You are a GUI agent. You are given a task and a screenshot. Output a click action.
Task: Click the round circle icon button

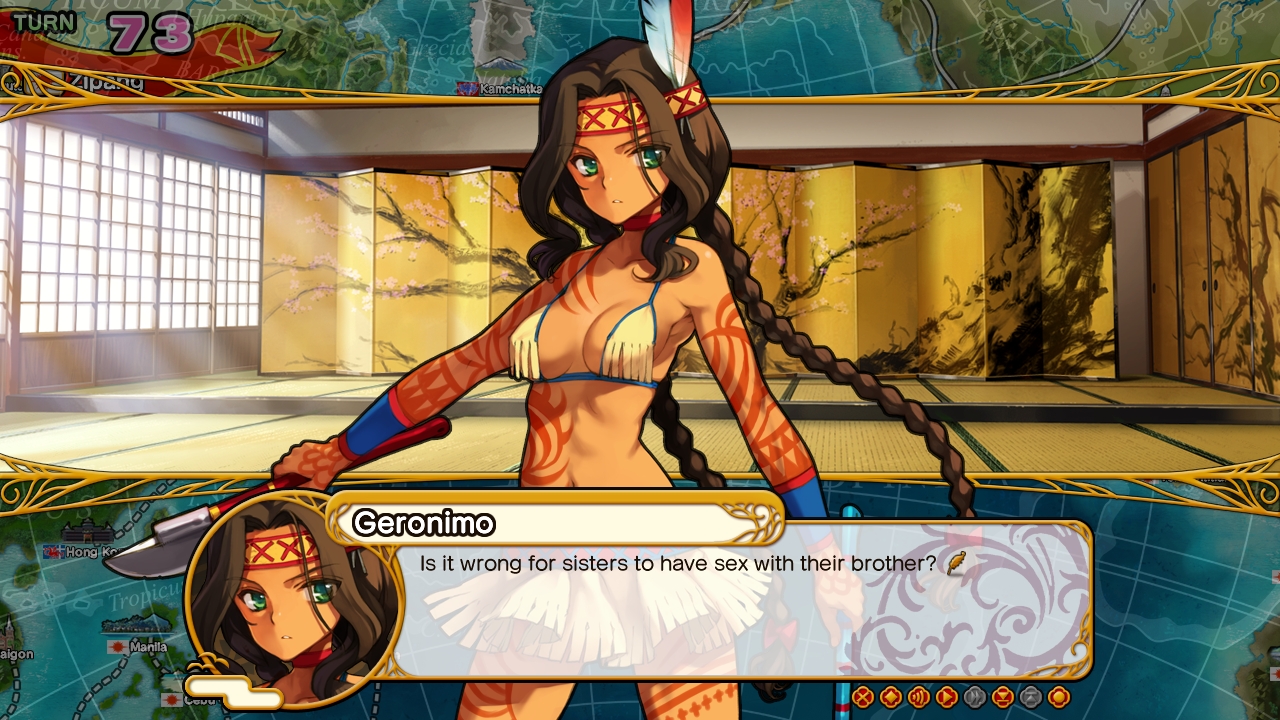click(1059, 697)
